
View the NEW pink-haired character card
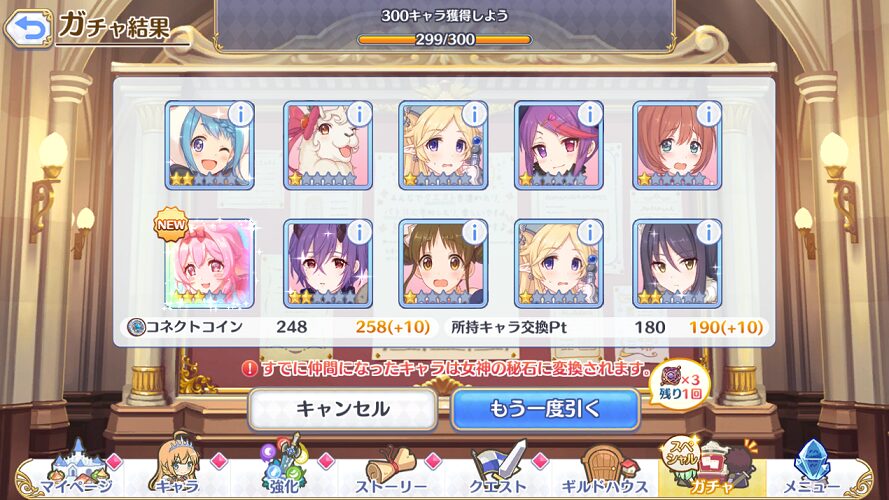click(x=211, y=264)
